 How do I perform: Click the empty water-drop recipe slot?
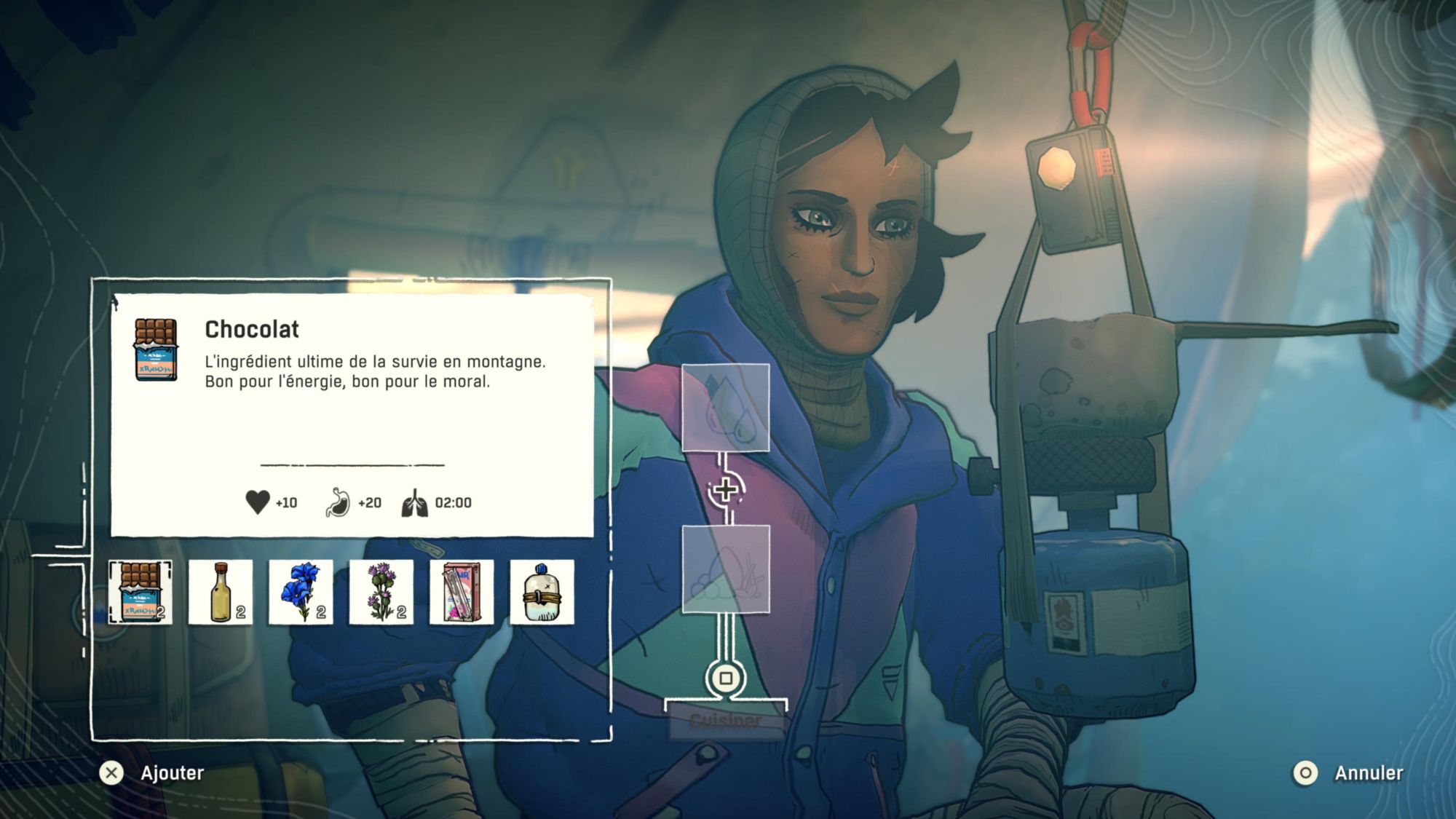(725, 408)
